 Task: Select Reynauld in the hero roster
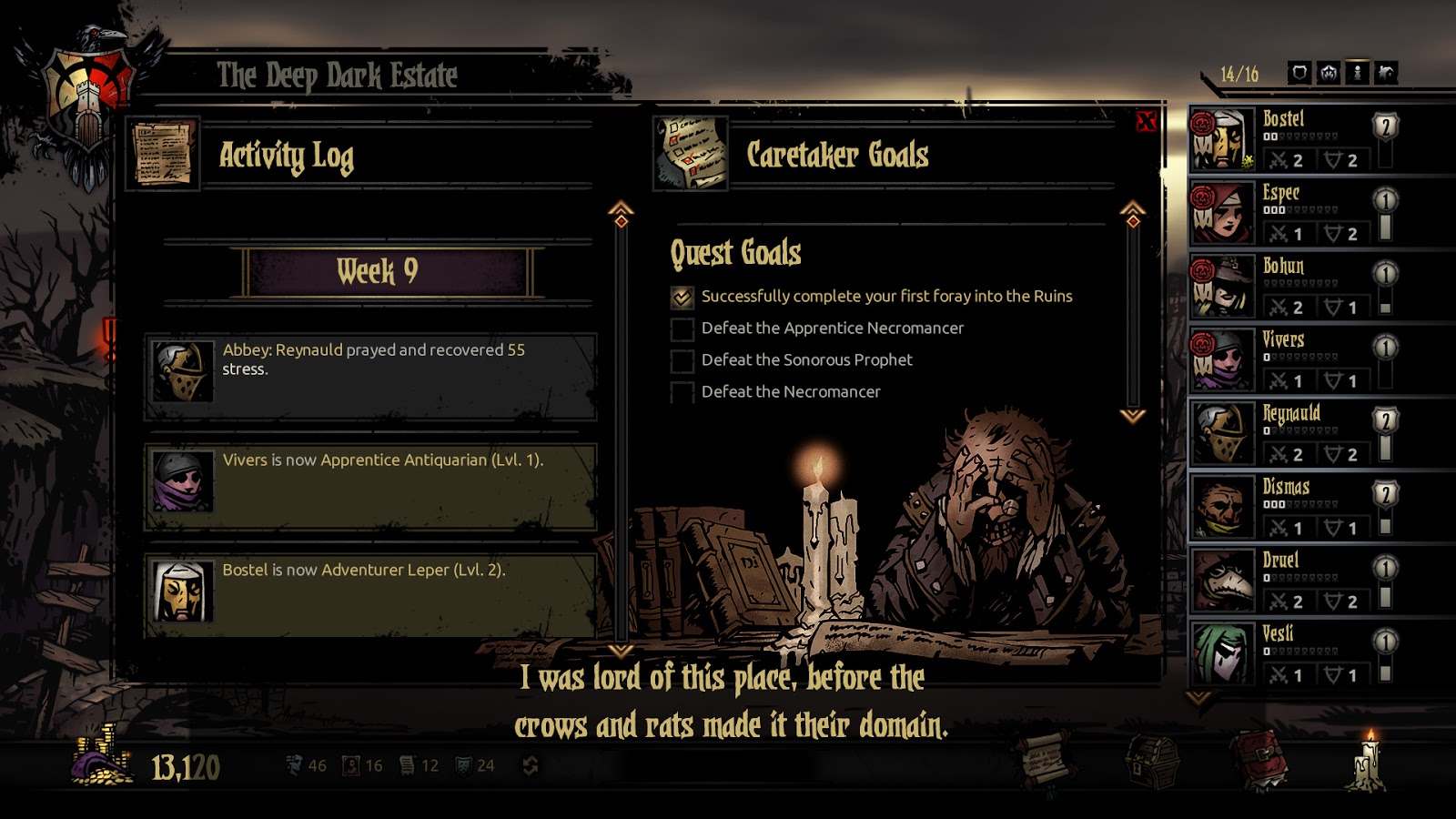tap(1292, 434)
